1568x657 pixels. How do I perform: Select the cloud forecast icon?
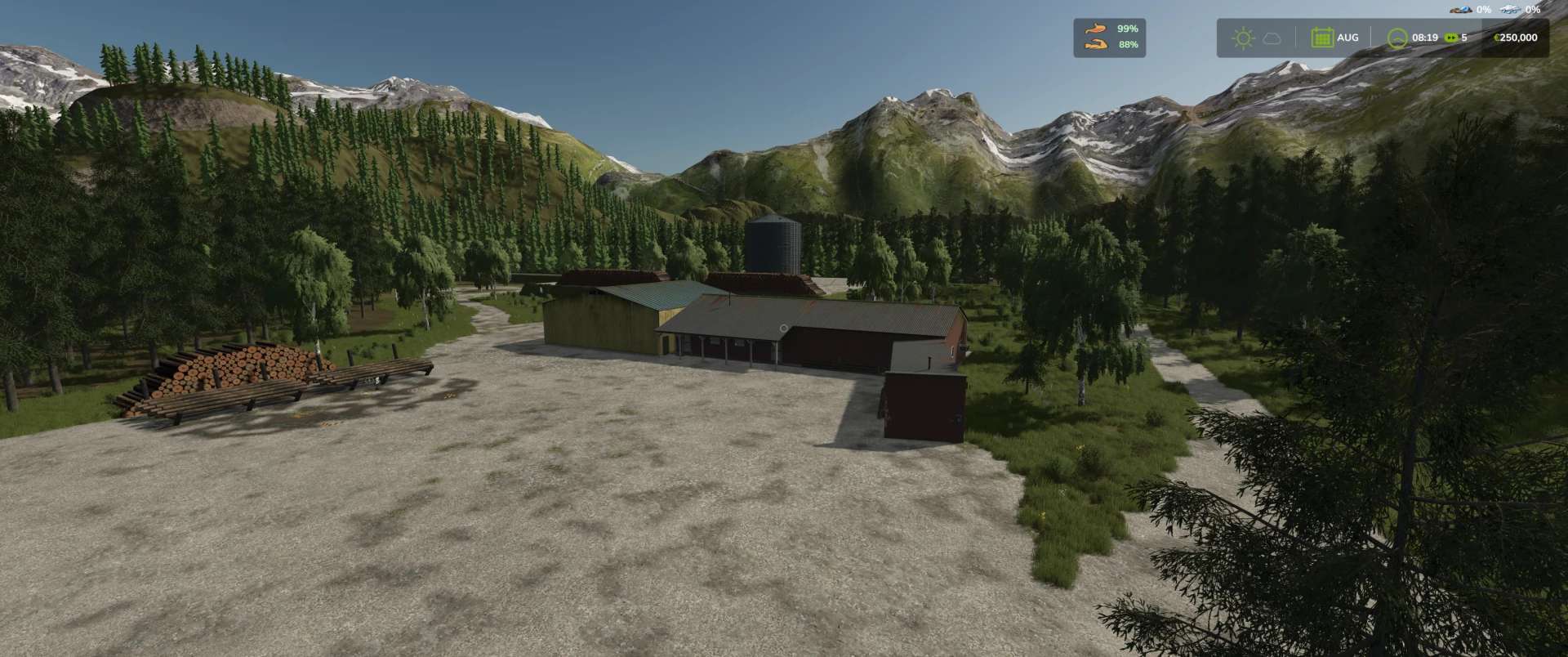point(1272,38)
